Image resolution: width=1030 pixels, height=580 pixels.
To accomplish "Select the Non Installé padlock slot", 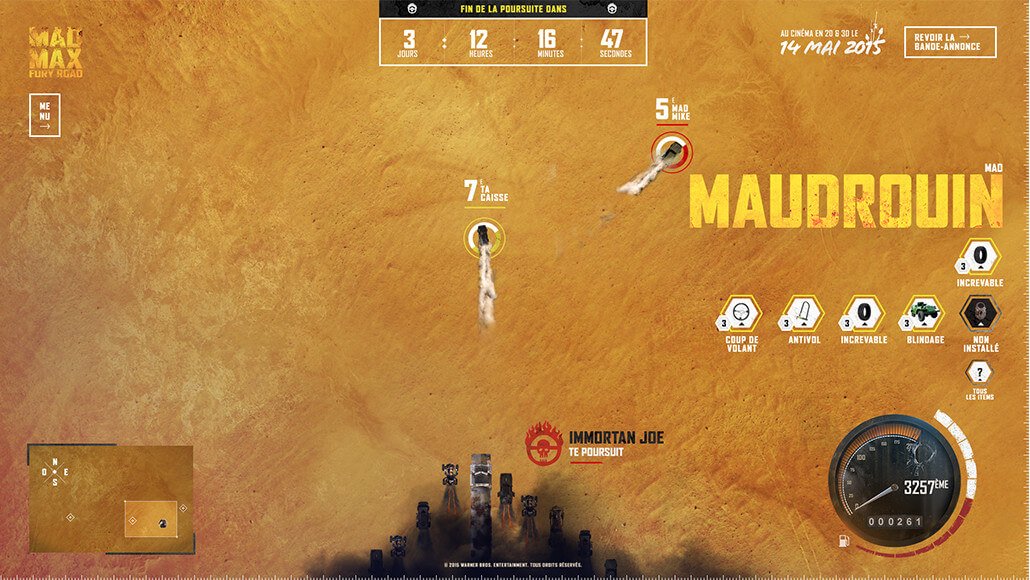I will 979,314.
